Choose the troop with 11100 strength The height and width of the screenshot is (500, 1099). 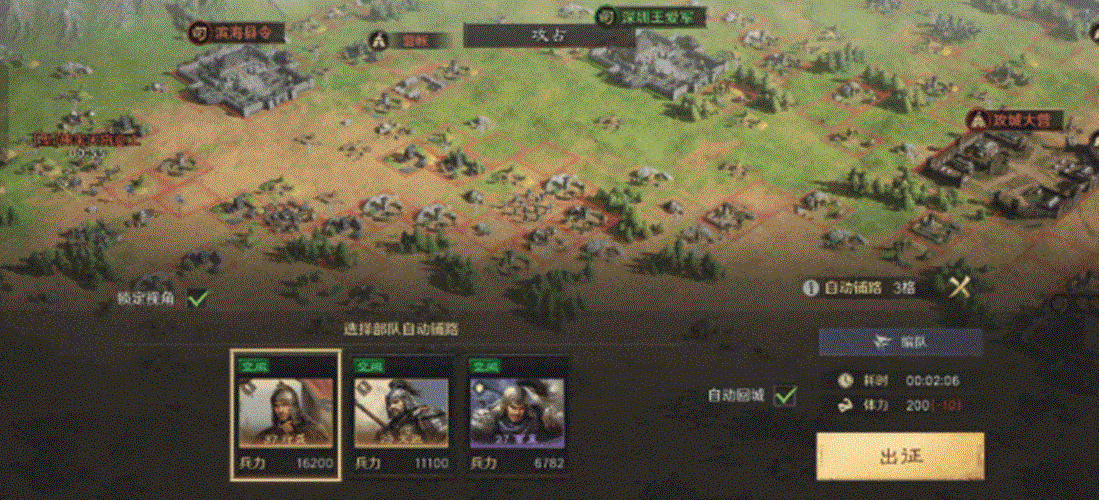(401, 412)
